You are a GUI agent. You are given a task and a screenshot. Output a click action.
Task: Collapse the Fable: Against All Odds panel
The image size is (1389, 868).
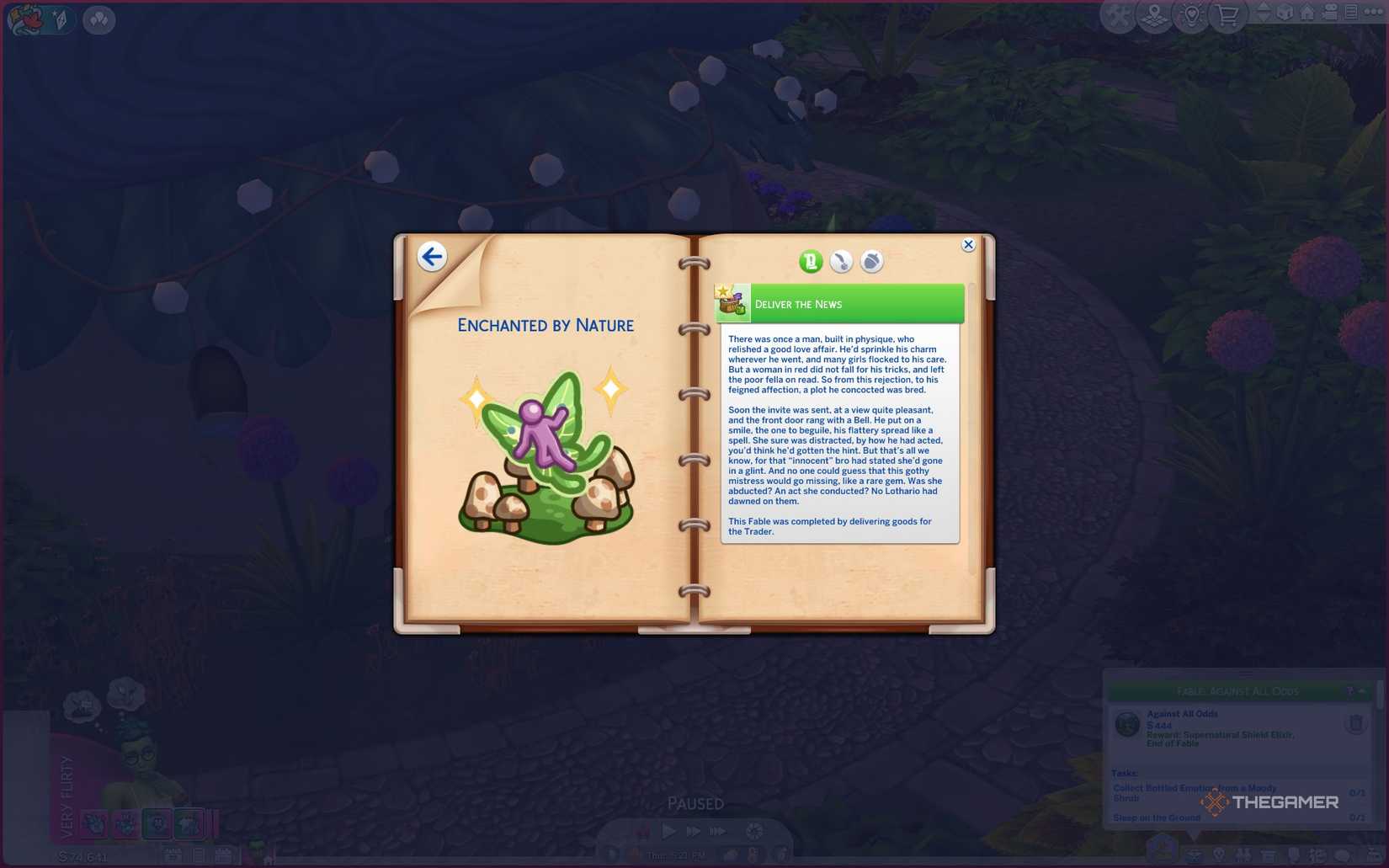[x=1362, y=690]
